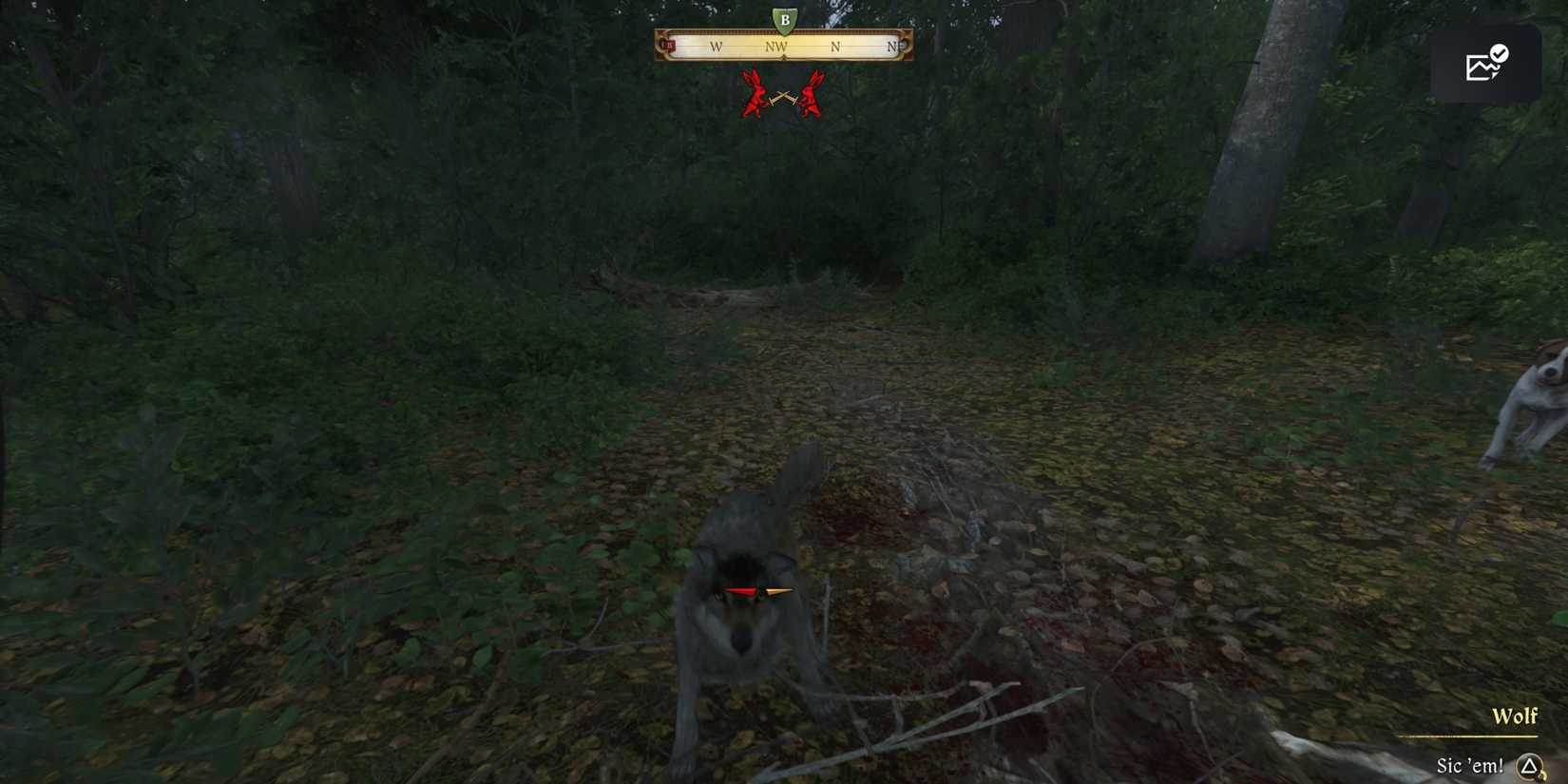Click the checkmark on the screenshot notification

1501,50
